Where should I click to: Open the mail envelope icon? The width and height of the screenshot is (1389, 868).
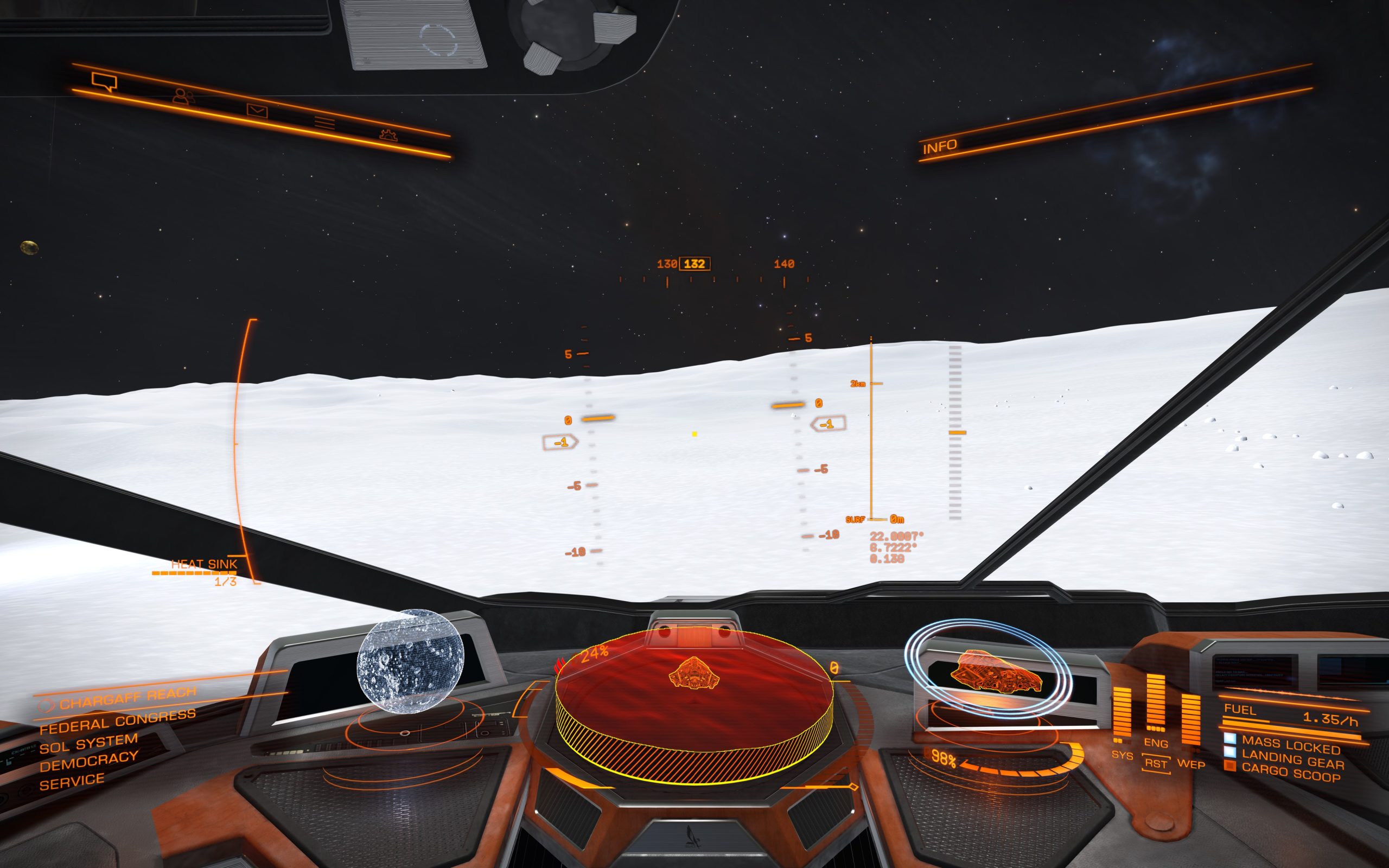click(258, 110)
